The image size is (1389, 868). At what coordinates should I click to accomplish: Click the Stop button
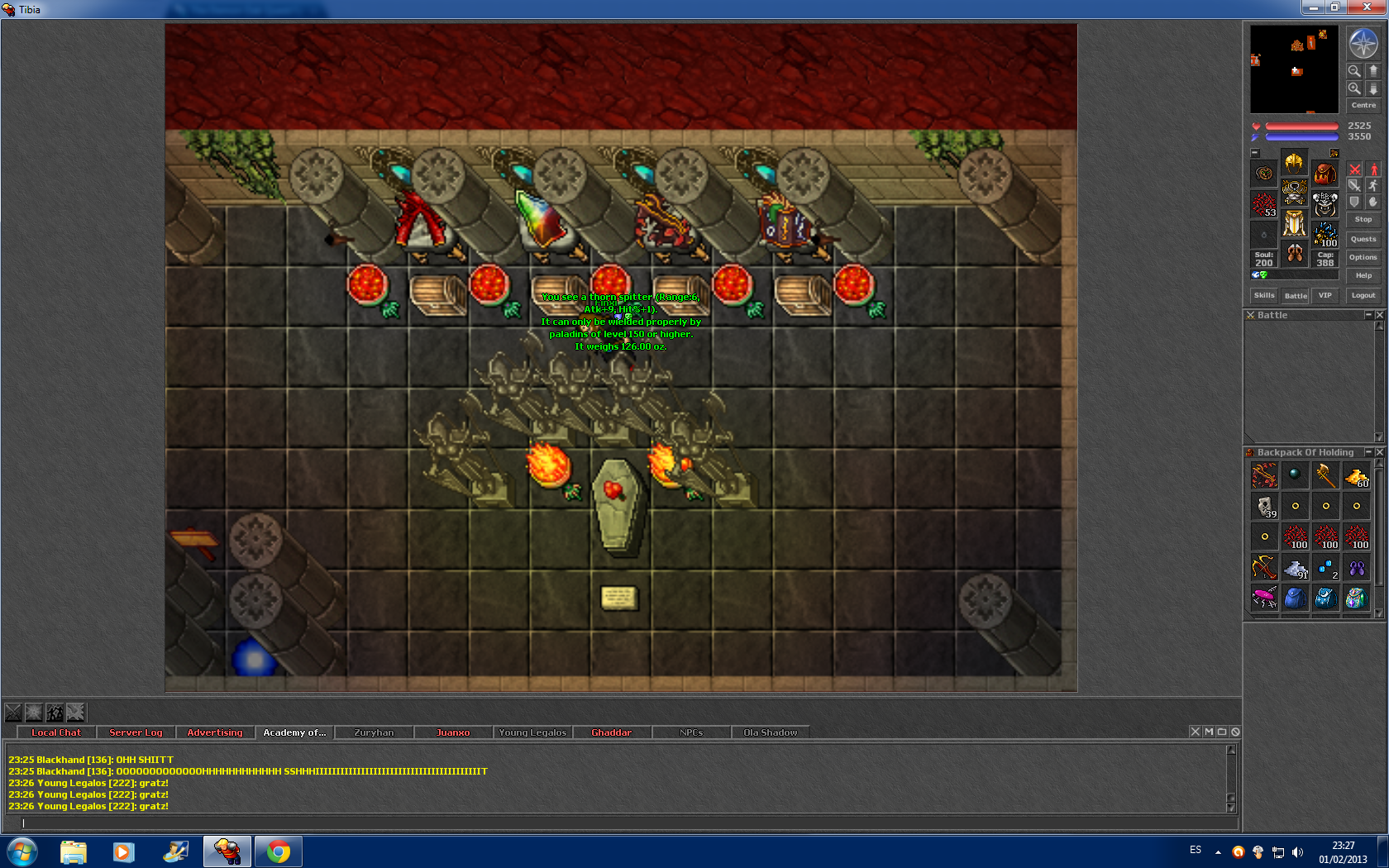pos(1363,219)
